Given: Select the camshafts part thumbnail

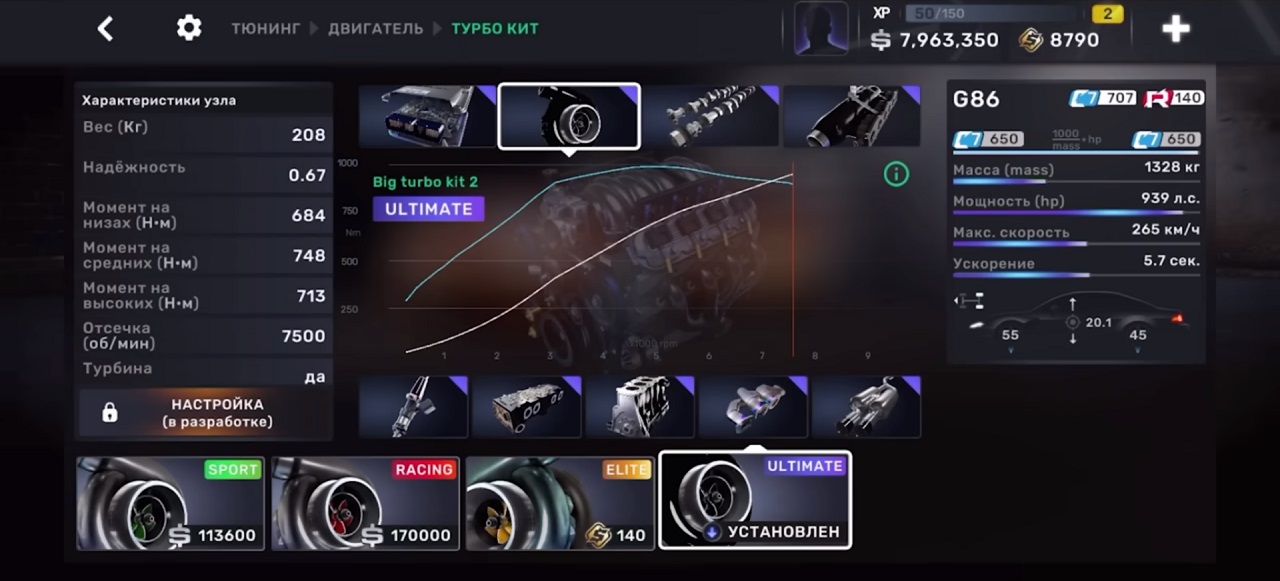Looking at the screenshot, I should tap(710, 116).
